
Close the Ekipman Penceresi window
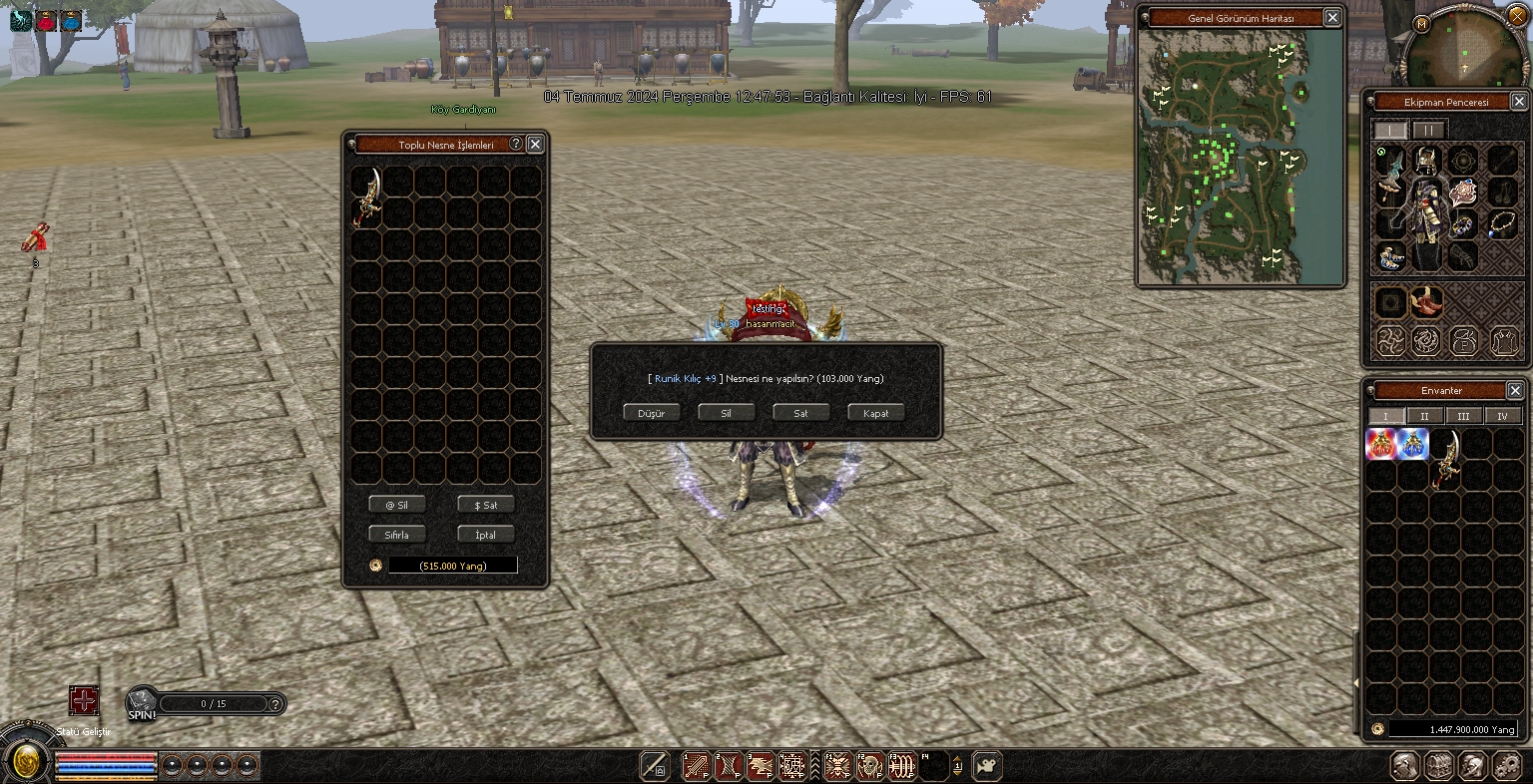point(1519,102)
